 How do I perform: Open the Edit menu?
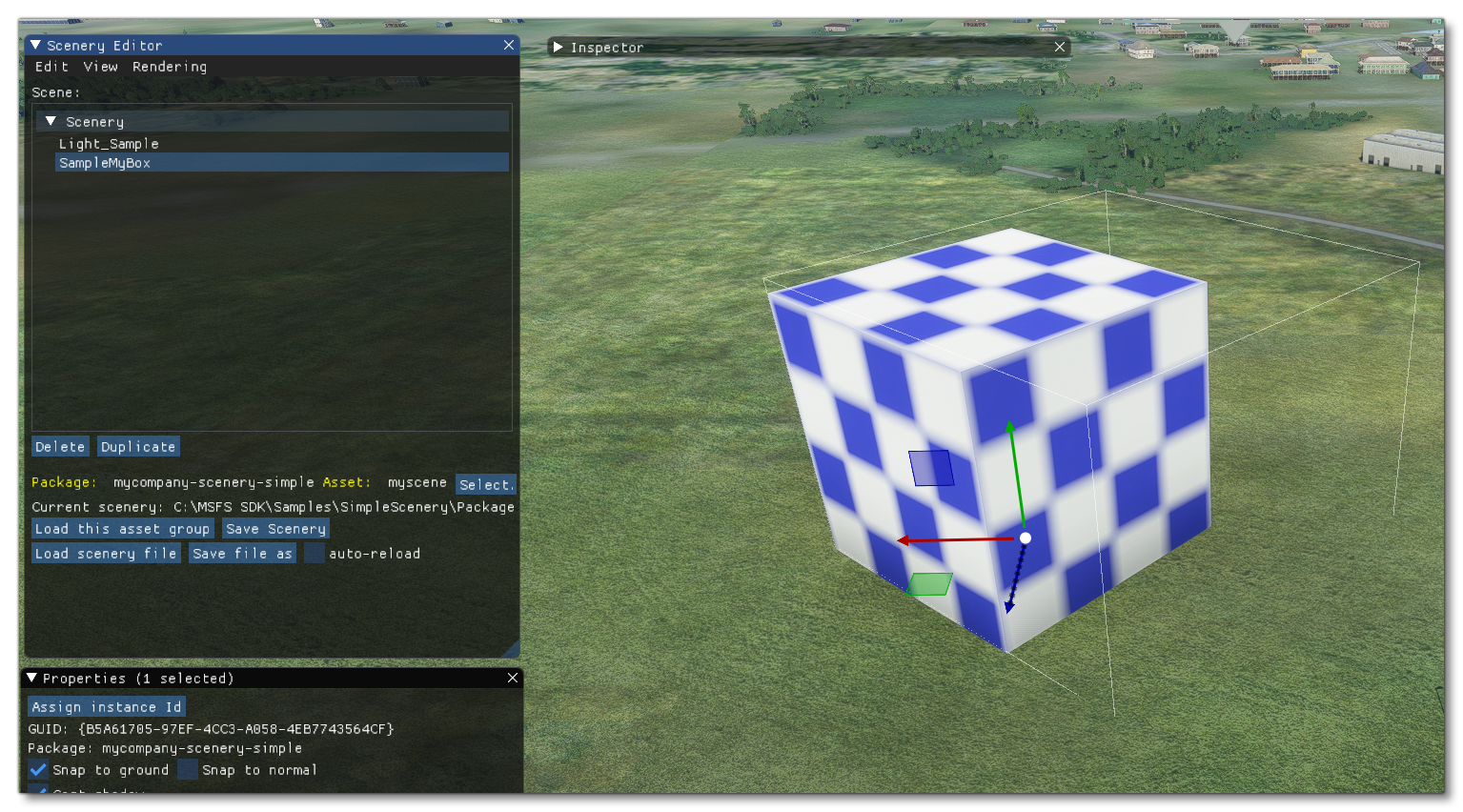click(x=51, y=67)
